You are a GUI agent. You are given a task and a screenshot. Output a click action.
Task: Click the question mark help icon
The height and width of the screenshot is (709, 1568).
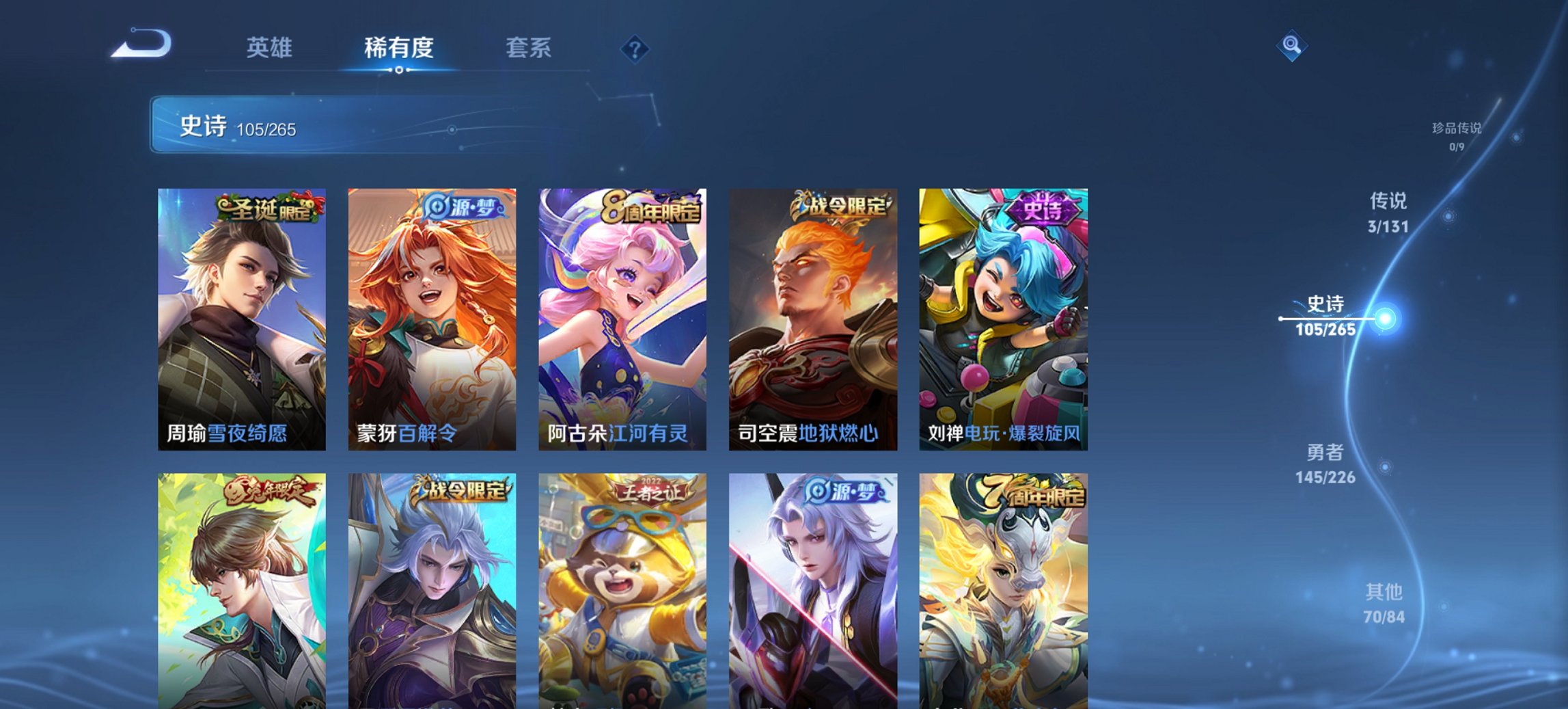coord(636,49)
